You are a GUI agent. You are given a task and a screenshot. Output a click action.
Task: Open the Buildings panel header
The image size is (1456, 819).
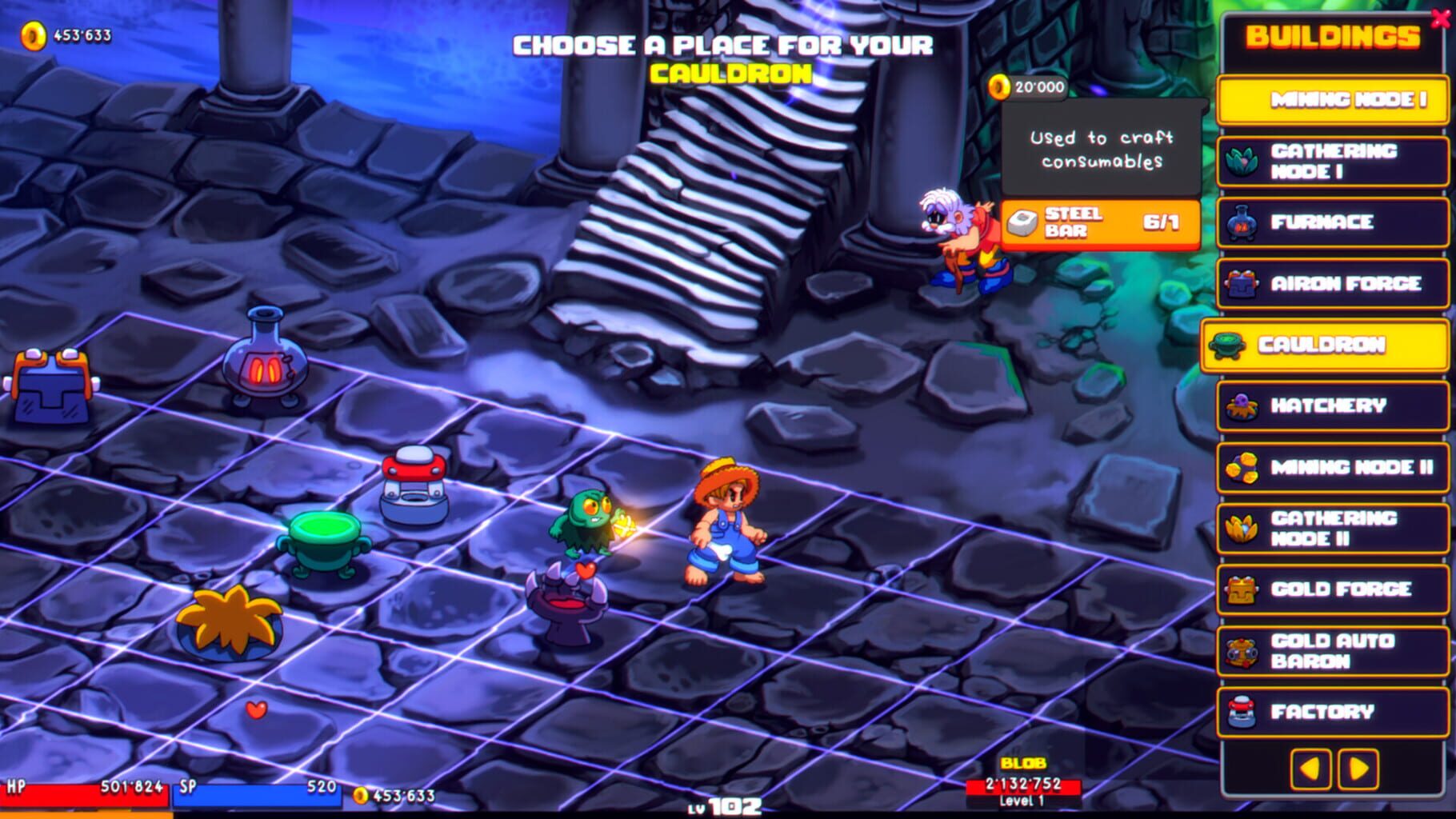[x=1330, y=35]
